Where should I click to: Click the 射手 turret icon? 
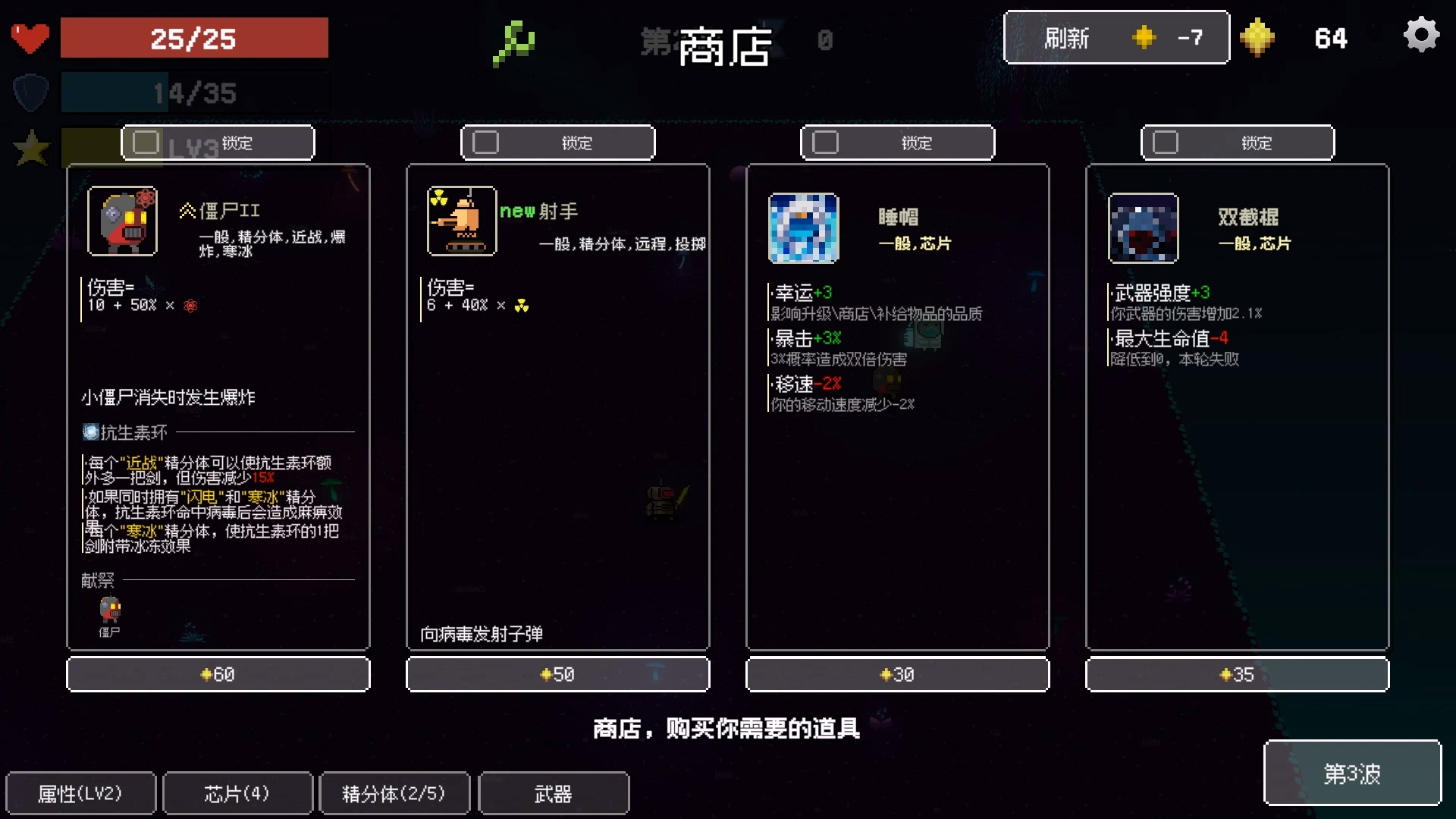click(461, 221)
